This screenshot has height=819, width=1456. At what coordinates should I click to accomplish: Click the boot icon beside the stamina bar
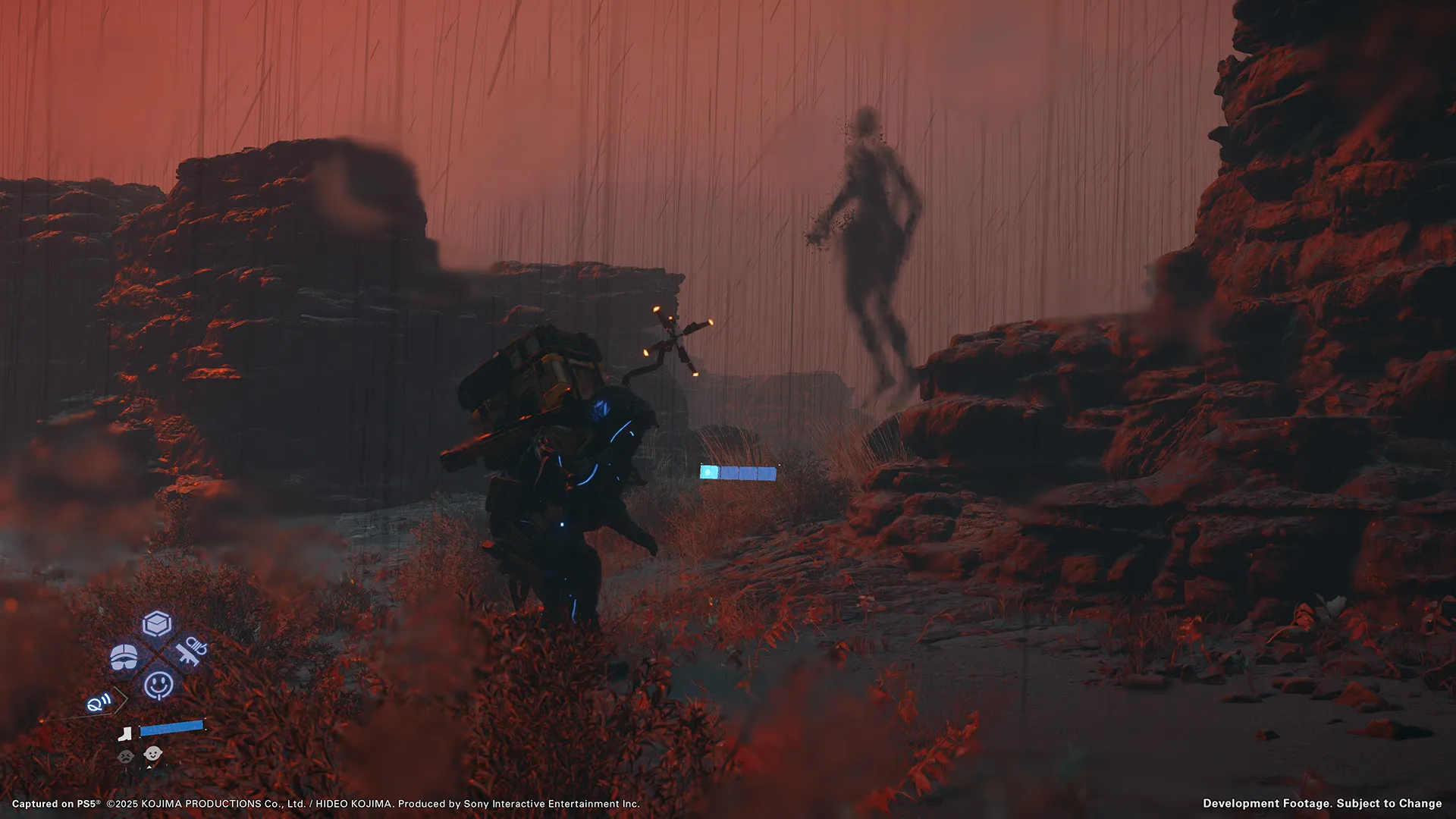pyautogui.click(x=124, y=734)
